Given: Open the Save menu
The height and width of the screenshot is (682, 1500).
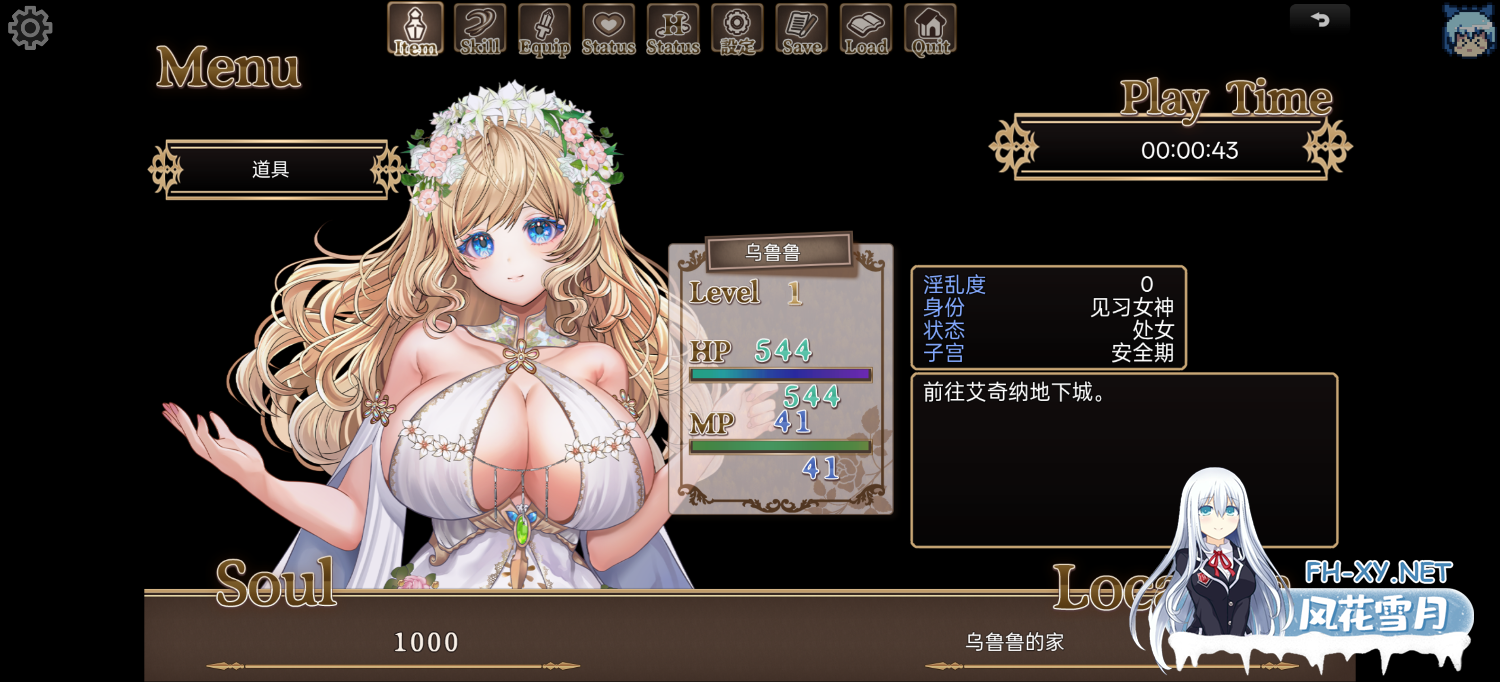Looking at the screenshot, I should 801,29.
